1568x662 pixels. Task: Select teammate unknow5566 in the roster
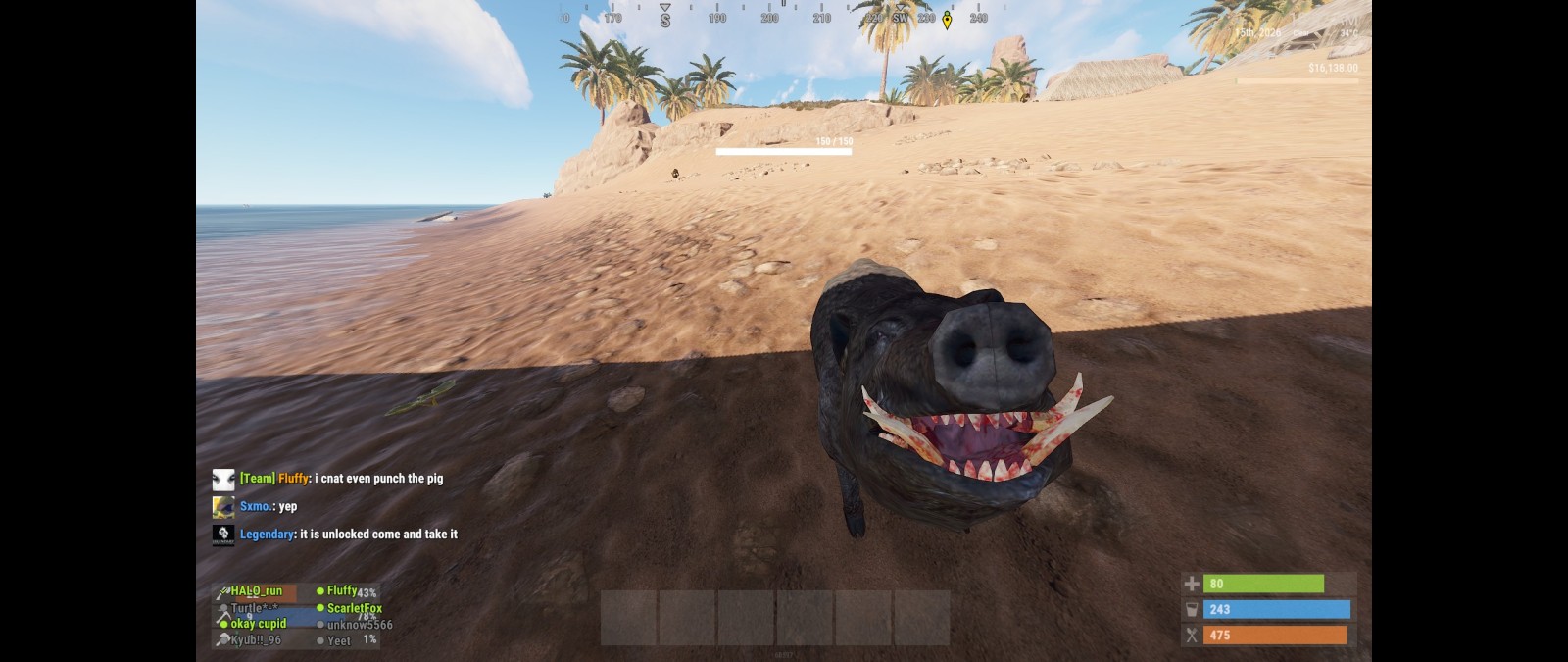pos(359,625)
